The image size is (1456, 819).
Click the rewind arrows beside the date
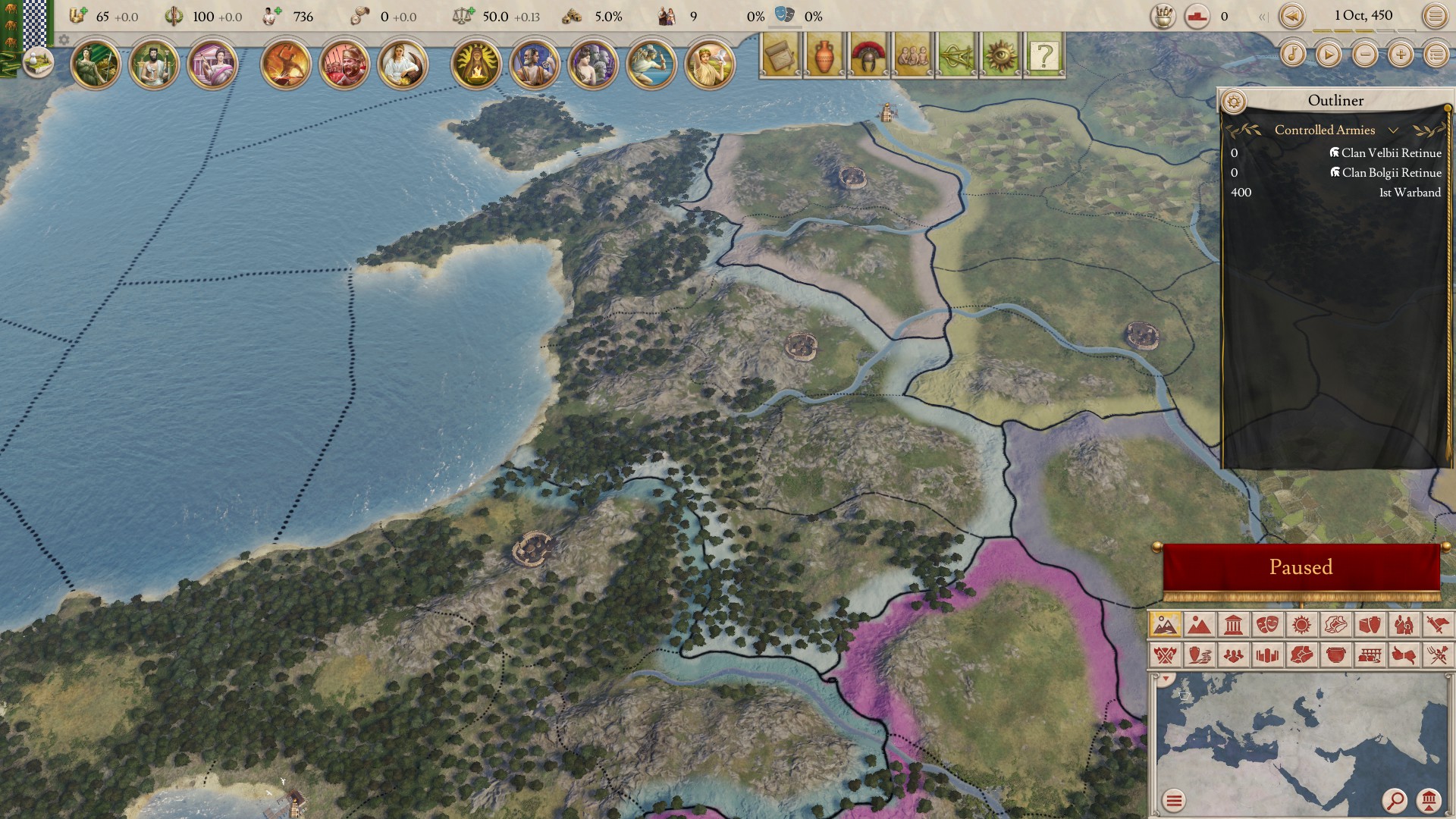(x=1291, y=15)
